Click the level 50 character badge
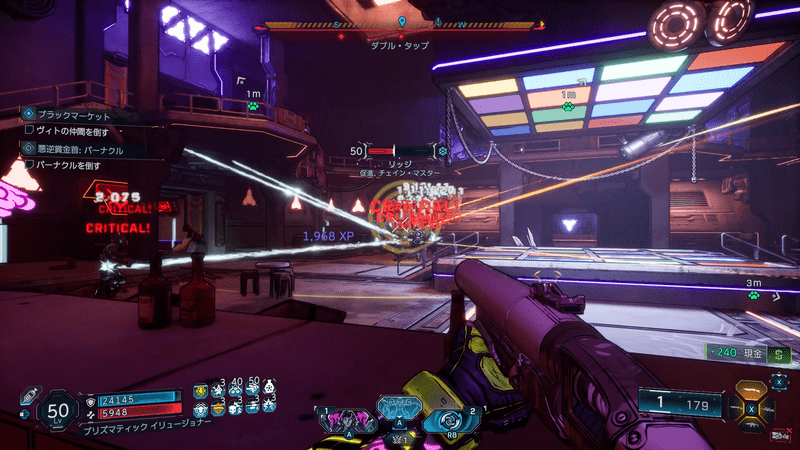The width and height of the screenshot is (800, 450). 56,410
